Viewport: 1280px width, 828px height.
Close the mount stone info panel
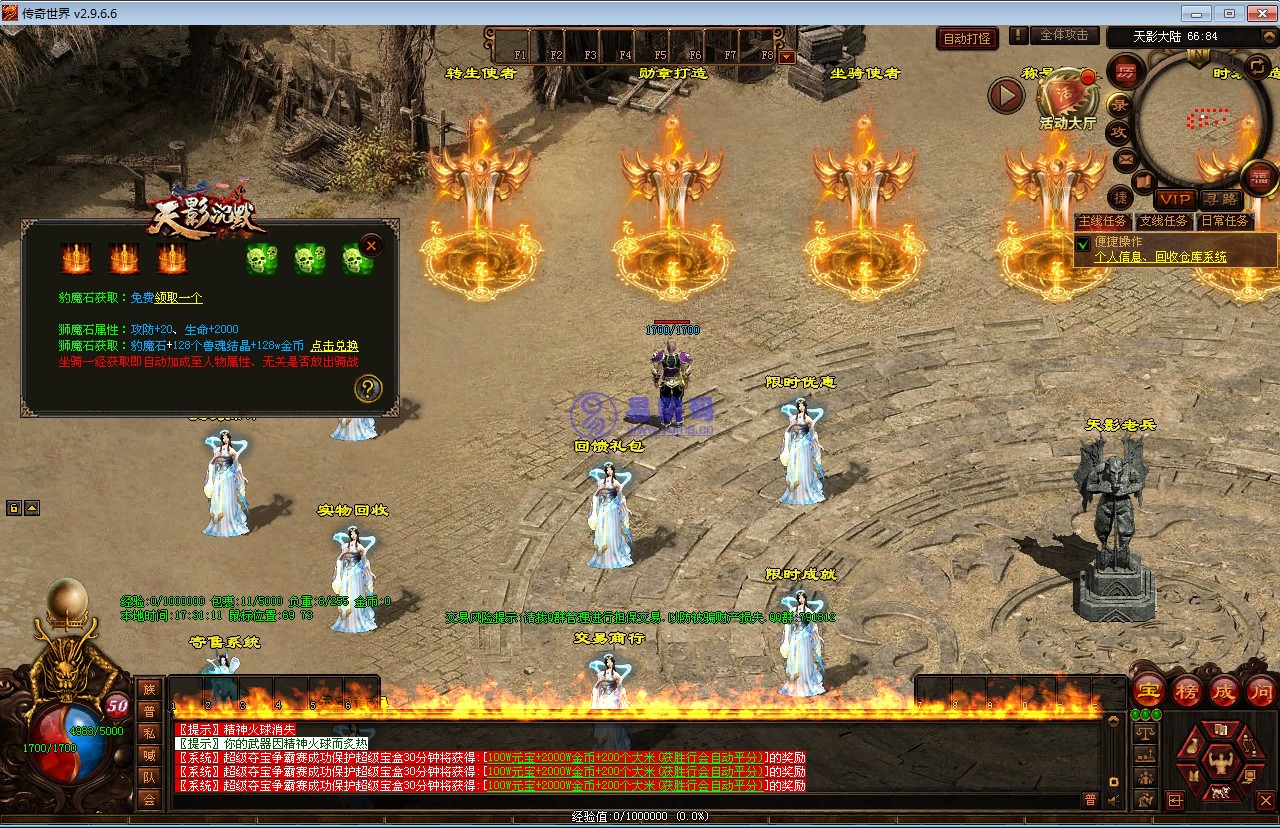[x=371, y=245]
